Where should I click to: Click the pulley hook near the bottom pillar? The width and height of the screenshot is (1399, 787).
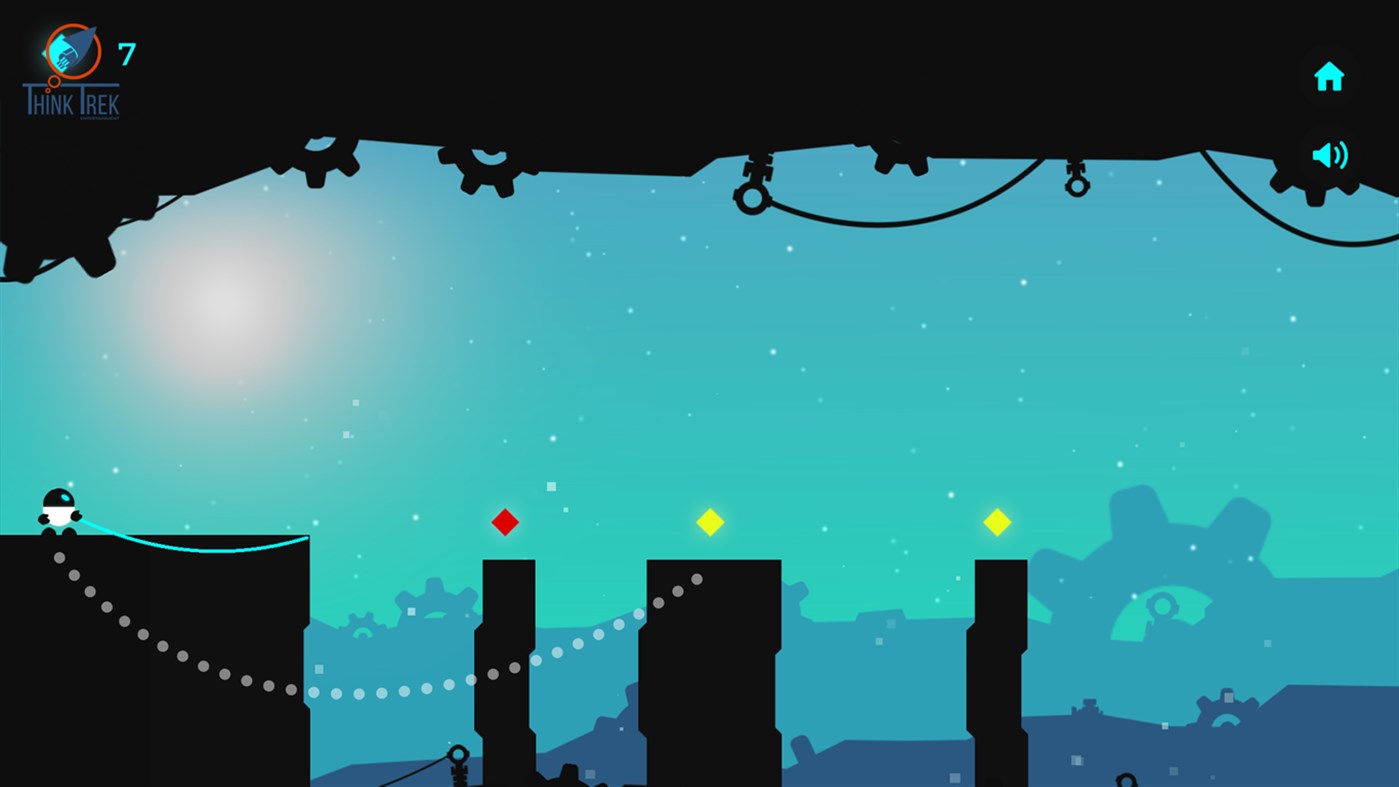click(x=458, y=753)
